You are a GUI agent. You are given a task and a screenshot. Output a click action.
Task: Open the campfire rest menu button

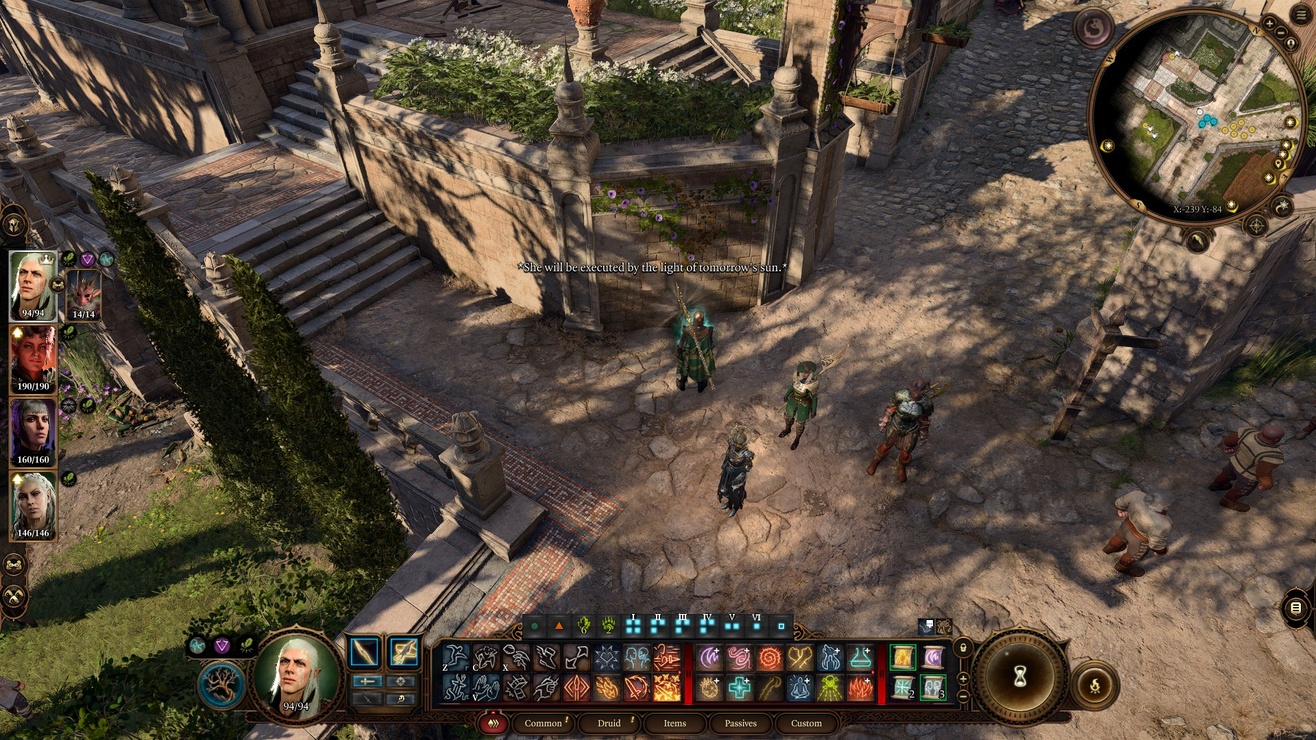point(1094,685)
